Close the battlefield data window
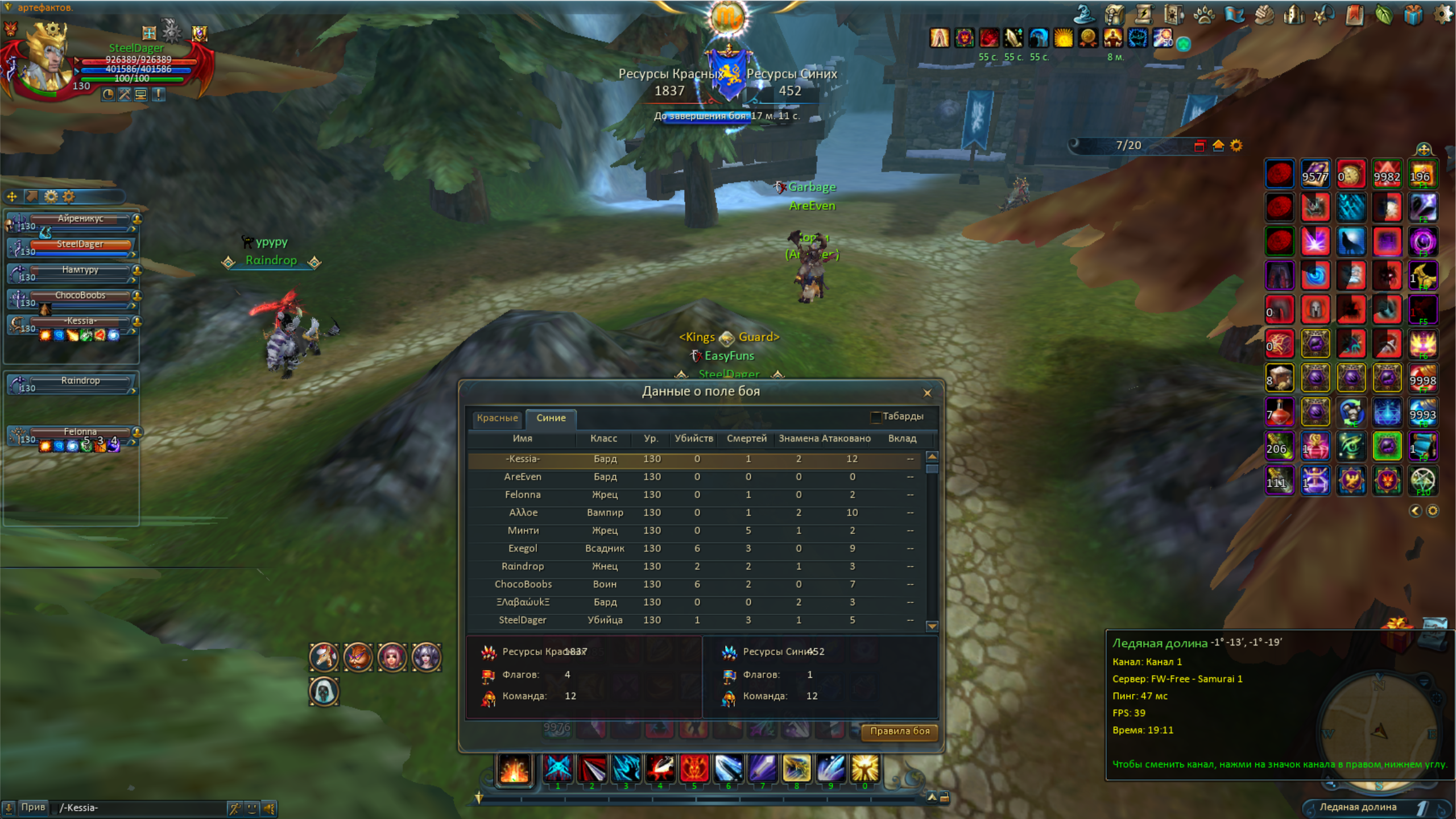 927,392
